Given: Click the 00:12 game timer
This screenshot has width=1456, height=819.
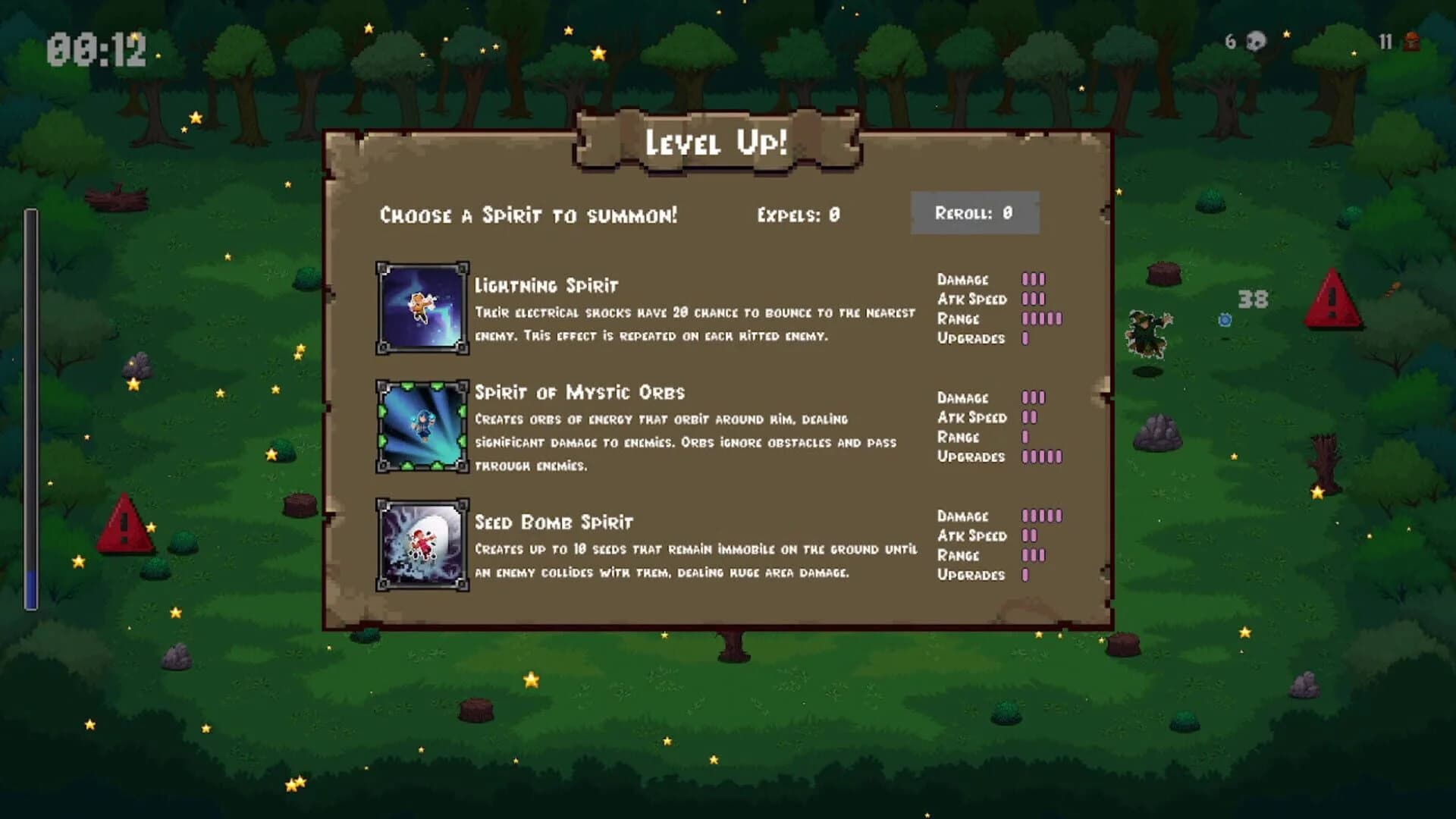Looking at the screenshot, I should click(99, 47).
